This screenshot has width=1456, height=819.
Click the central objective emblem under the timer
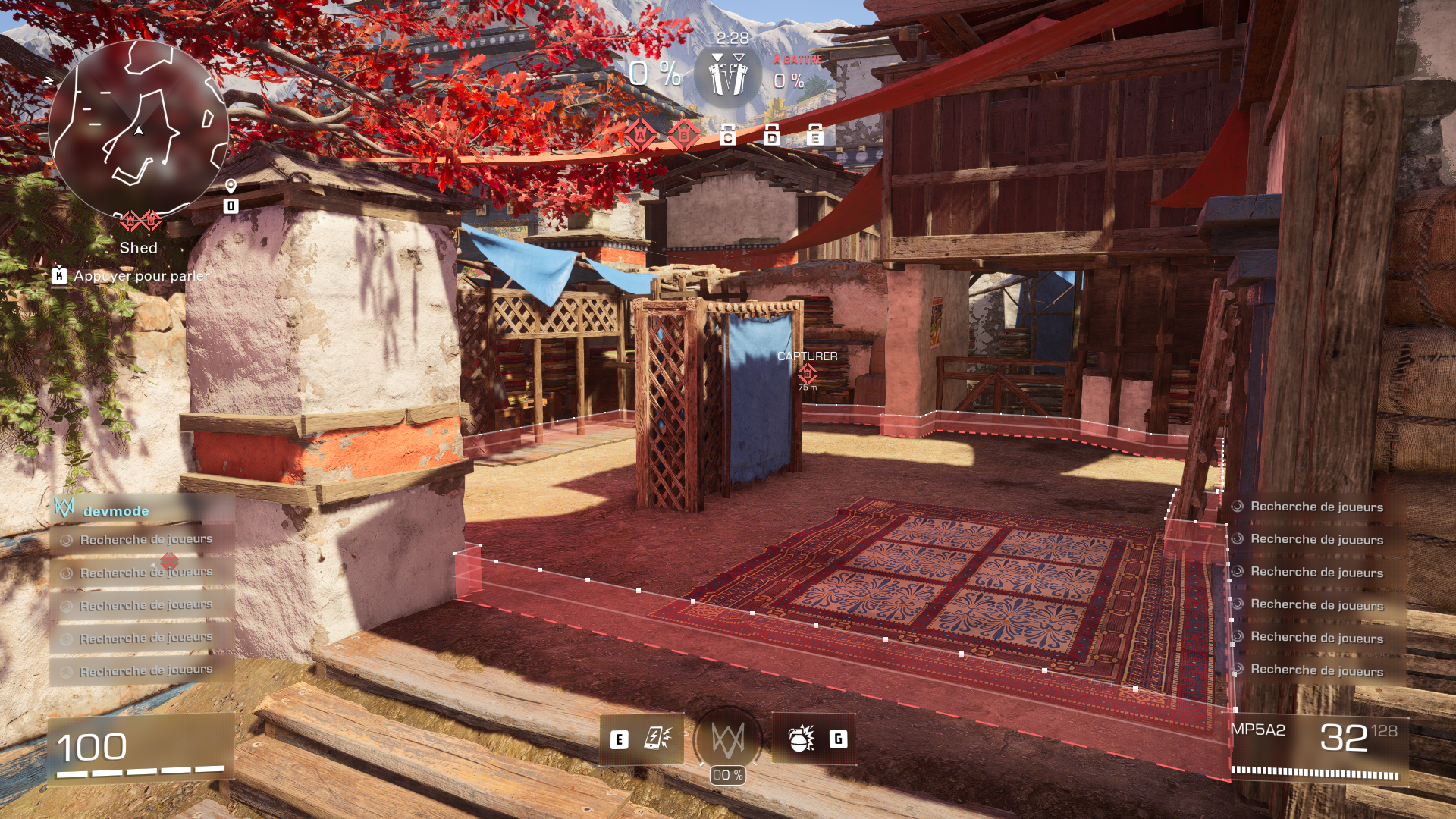coord(728,77)
